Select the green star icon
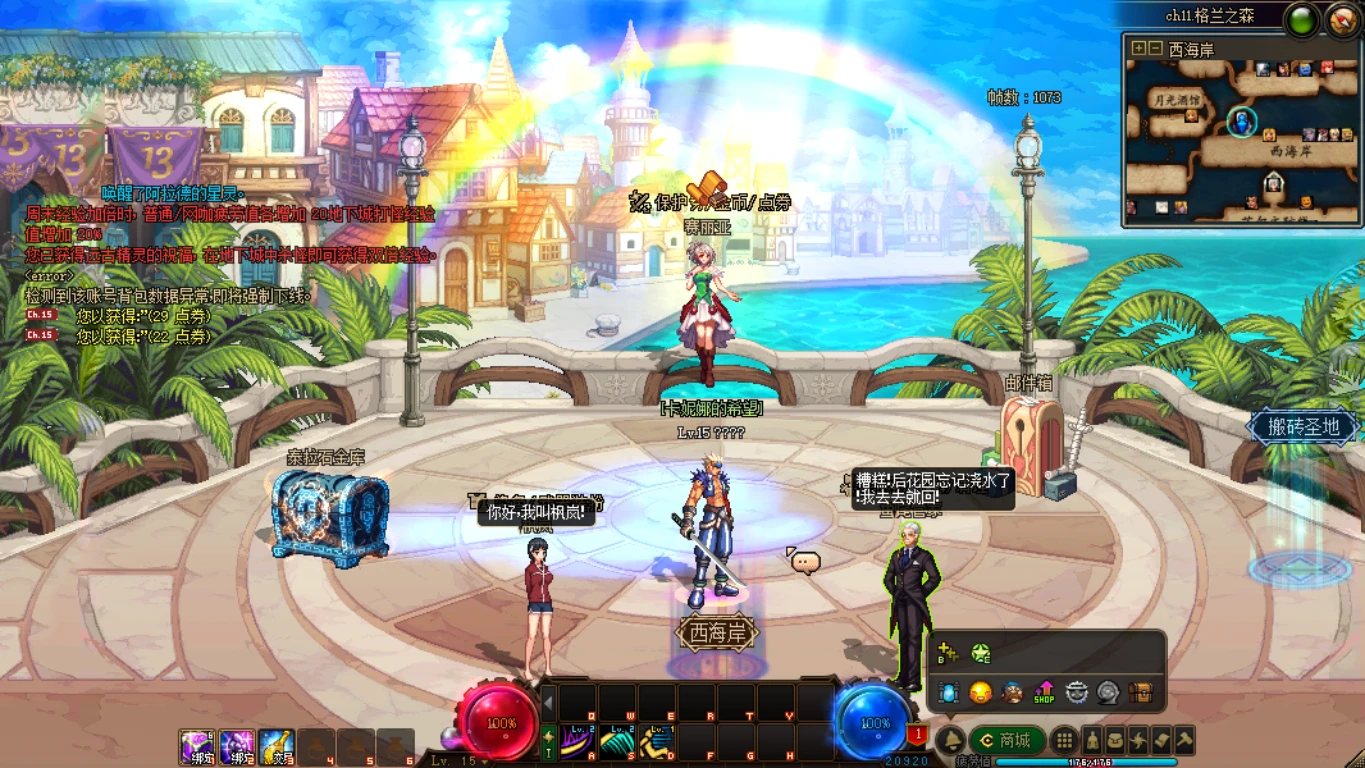The image size is (1365, 768). [981, 653]
